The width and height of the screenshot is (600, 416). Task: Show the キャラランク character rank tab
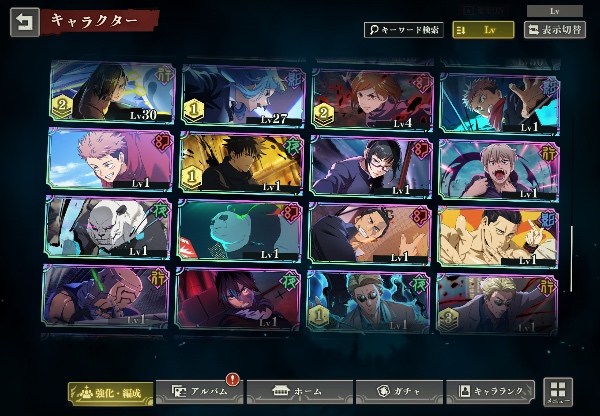click(x=491, y=392)
